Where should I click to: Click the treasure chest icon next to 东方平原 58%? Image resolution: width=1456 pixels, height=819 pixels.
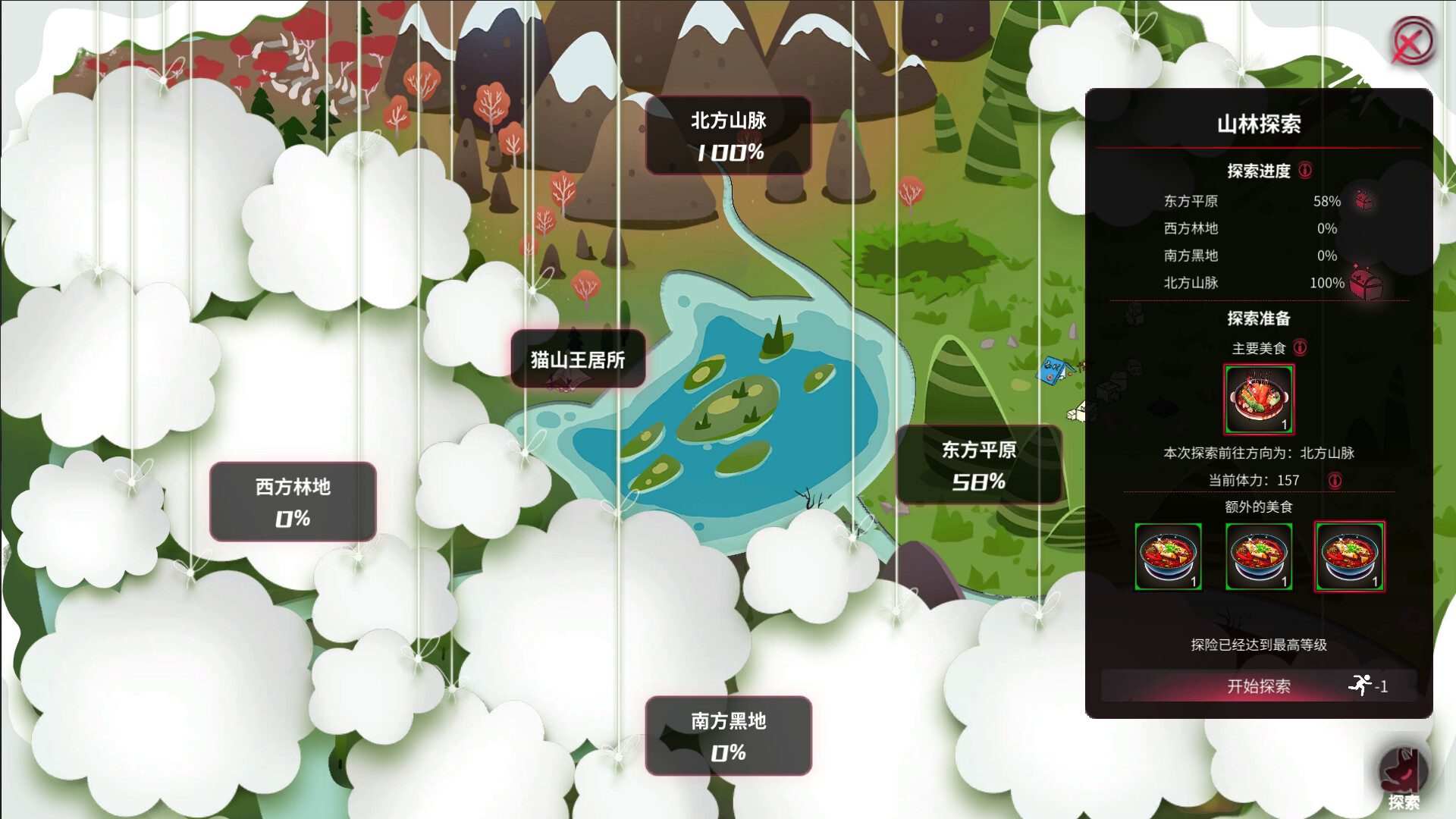tap(1365, 201)
